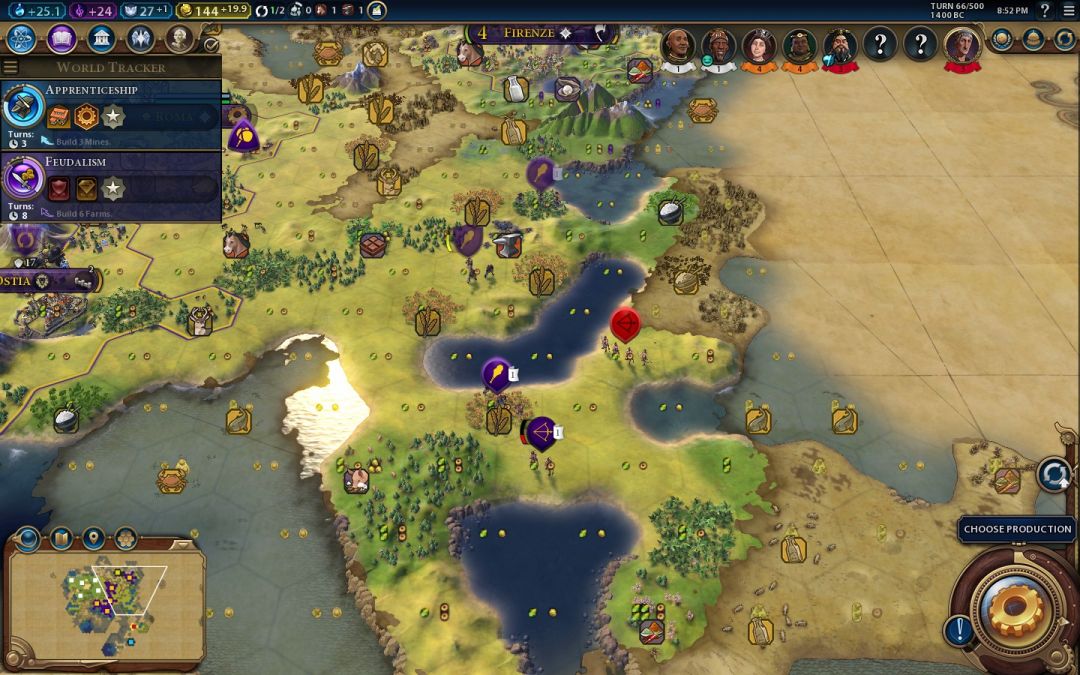Open the main game menu button
Screen dimensions: 1080x675
pyautogui.click(x=1068, y=11)
